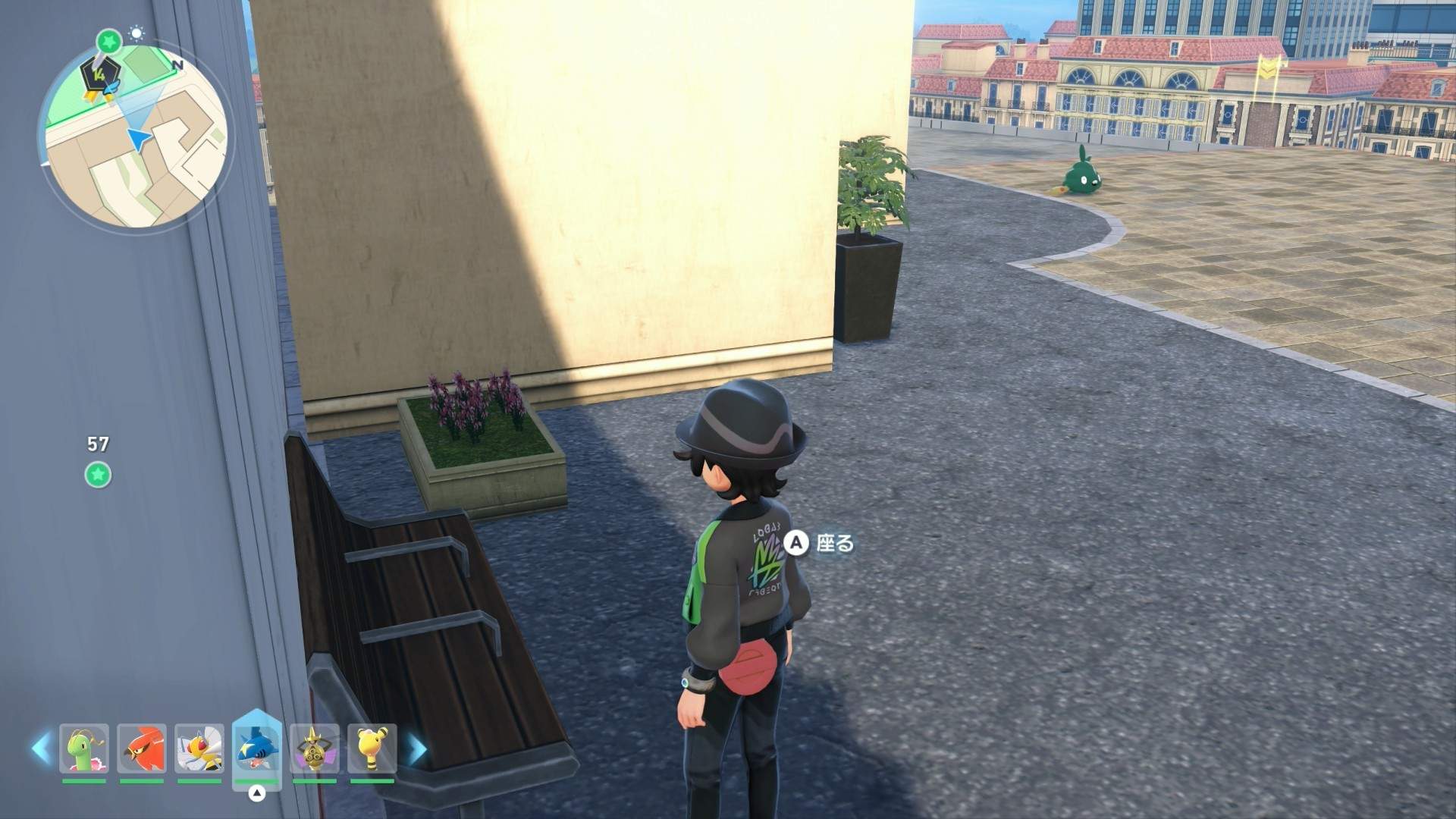This screenshot has height=819, width=1456.
Task: Select Ampharos in the party bar
Action: tap(372, 748)
